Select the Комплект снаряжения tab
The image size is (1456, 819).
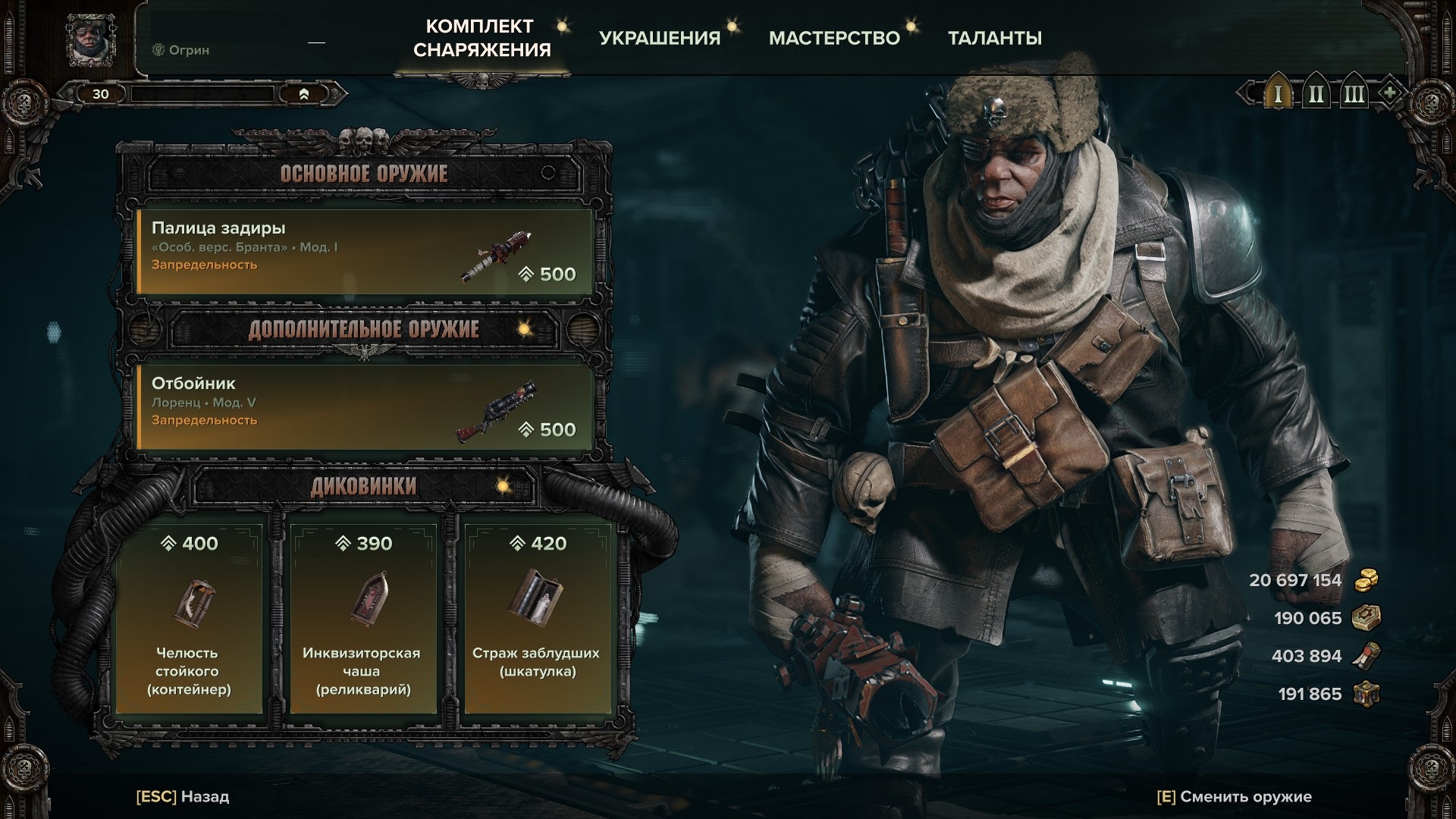[x=482, y=38]
